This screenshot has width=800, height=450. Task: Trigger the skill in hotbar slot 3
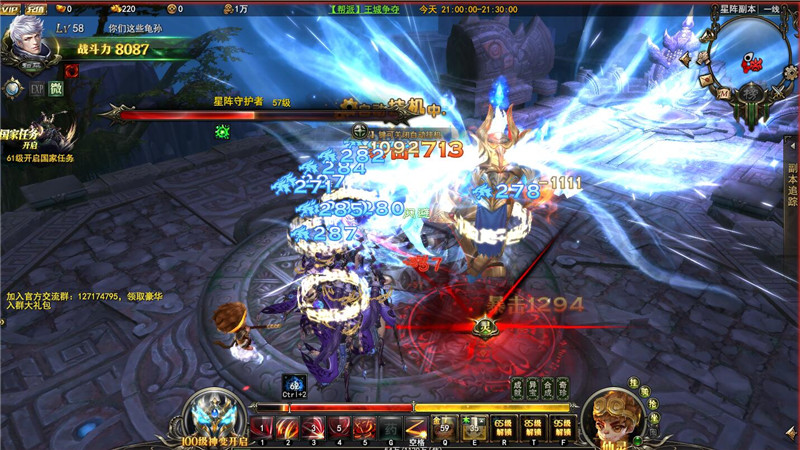313,427
